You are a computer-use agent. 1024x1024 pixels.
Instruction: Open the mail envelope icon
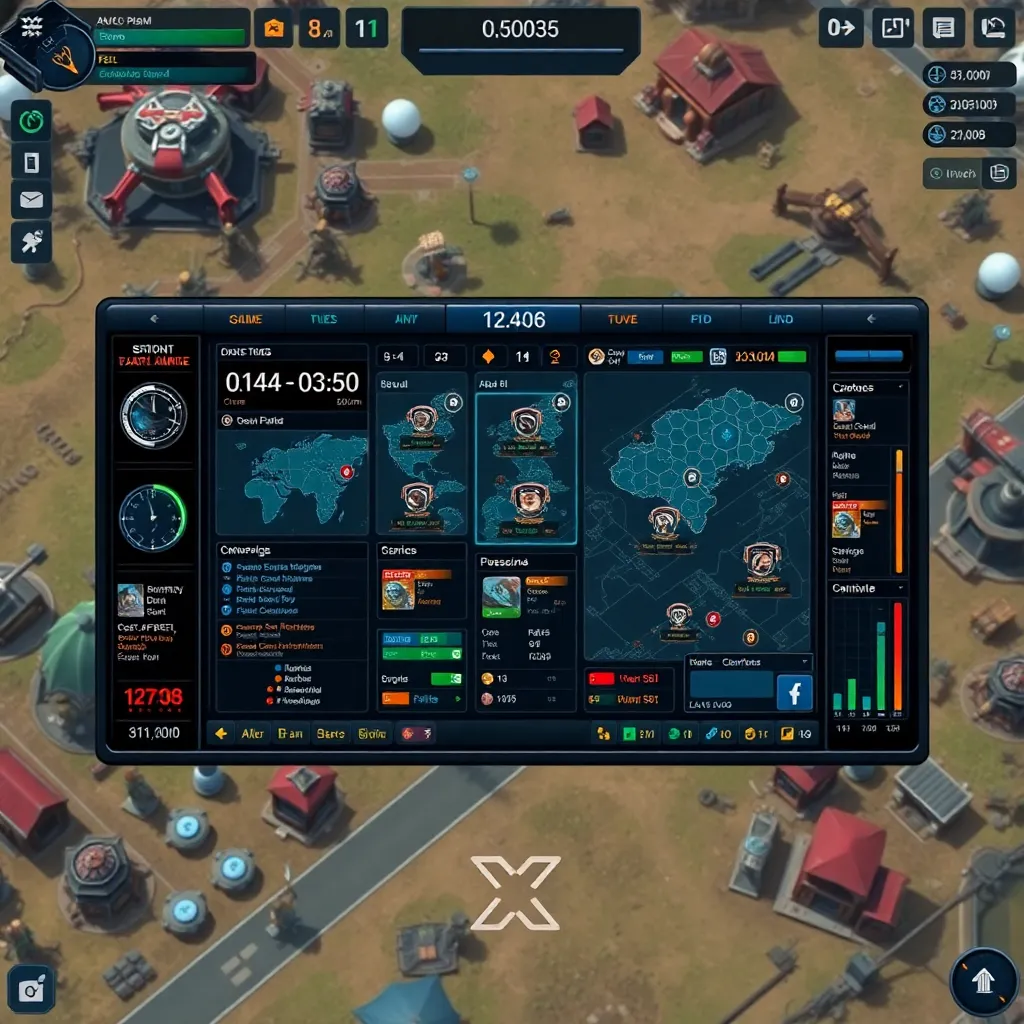(31, 201)
